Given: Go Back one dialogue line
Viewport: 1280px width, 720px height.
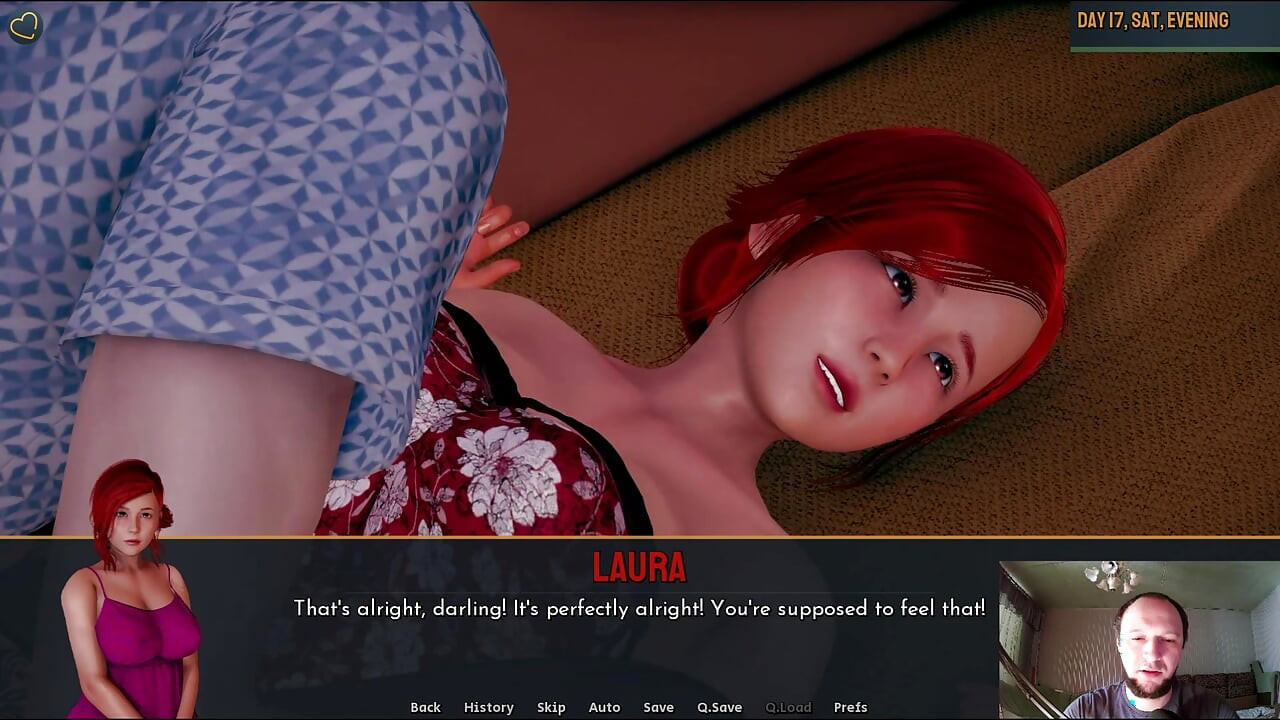Looking at the screenshot, I should click(425, 707).
